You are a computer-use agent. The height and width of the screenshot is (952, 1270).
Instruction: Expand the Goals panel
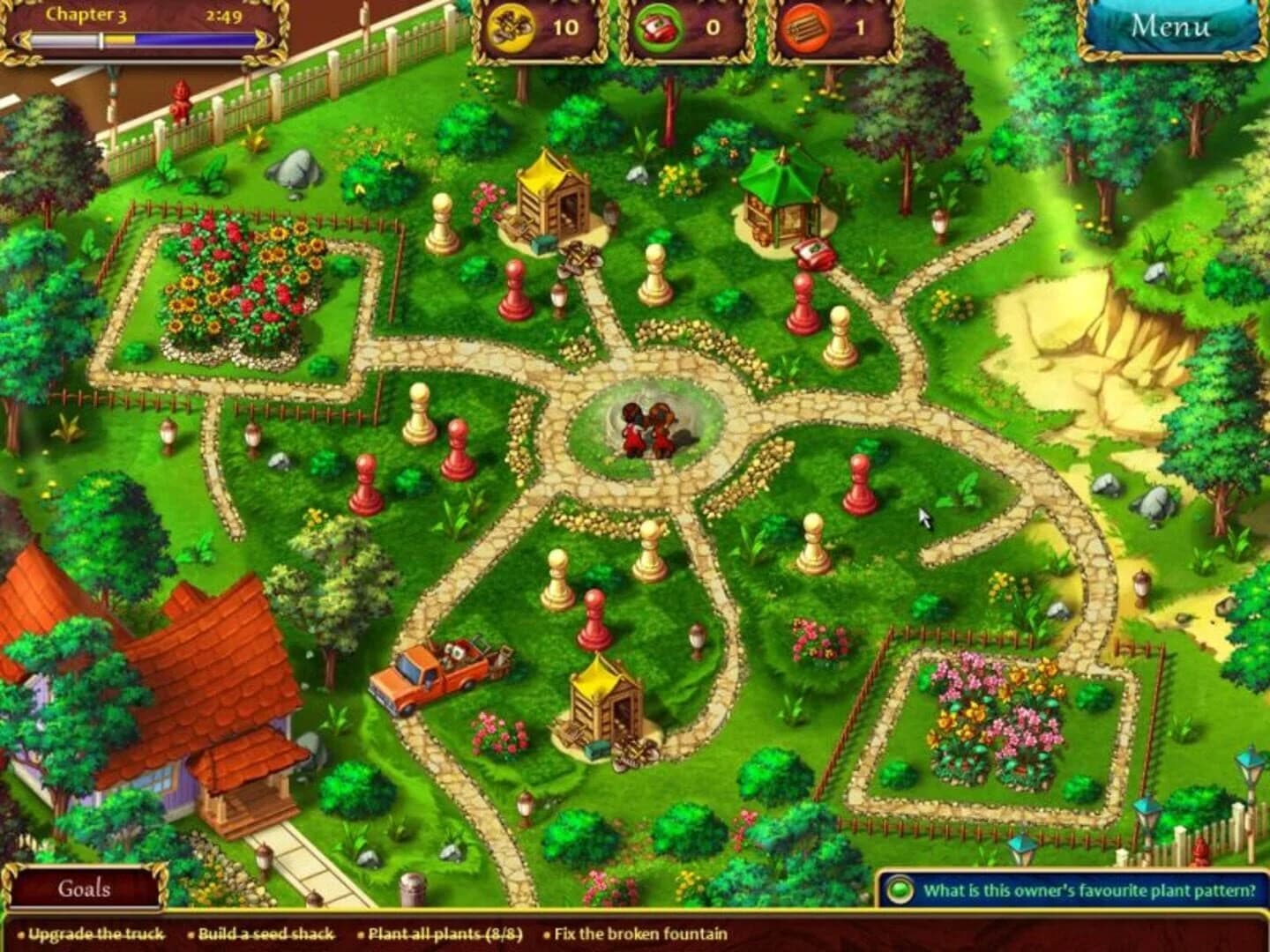(84, 890)
